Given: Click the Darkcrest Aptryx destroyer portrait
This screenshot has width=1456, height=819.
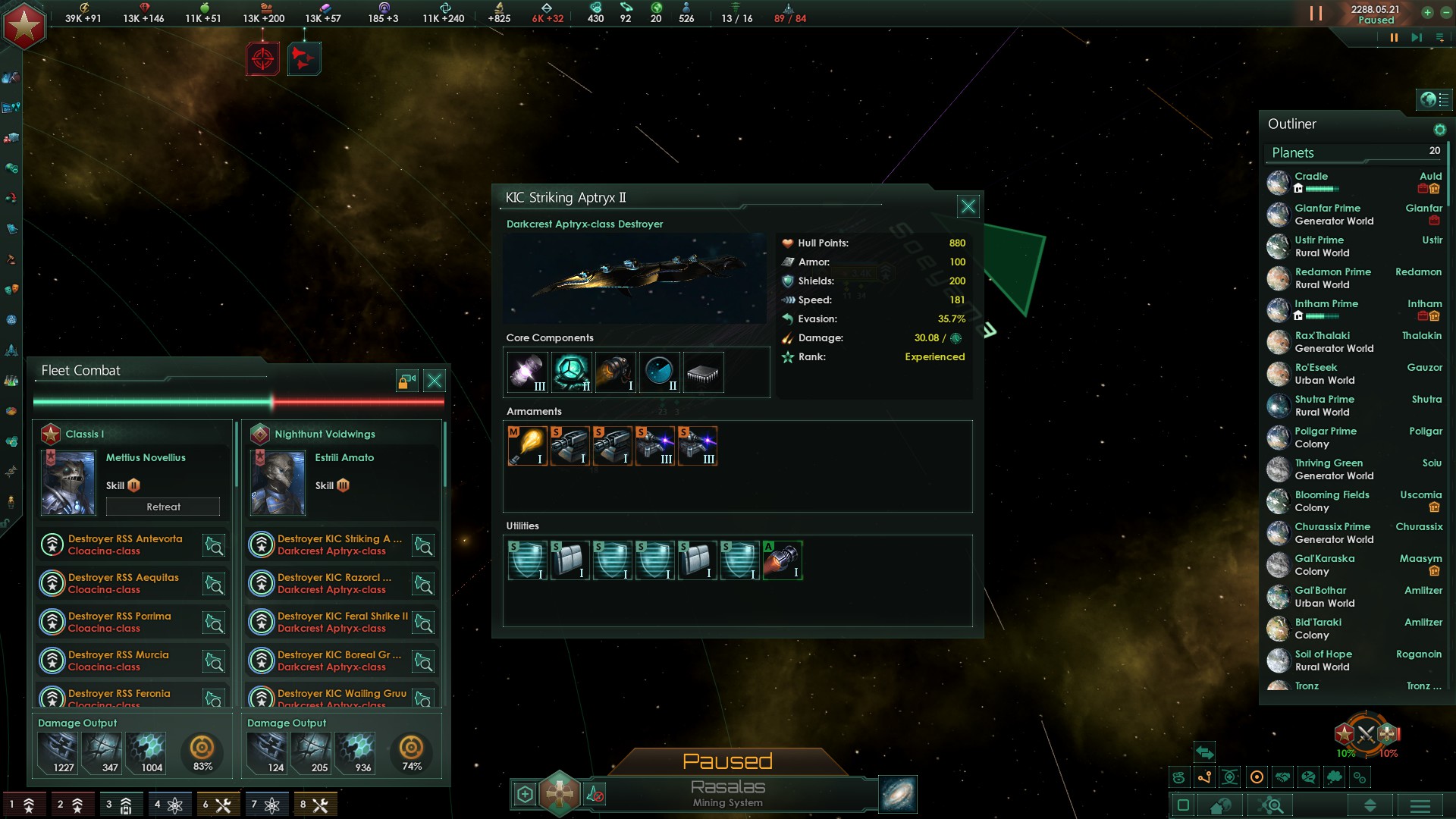Looking at the screenshot, I should coord(635,278).
